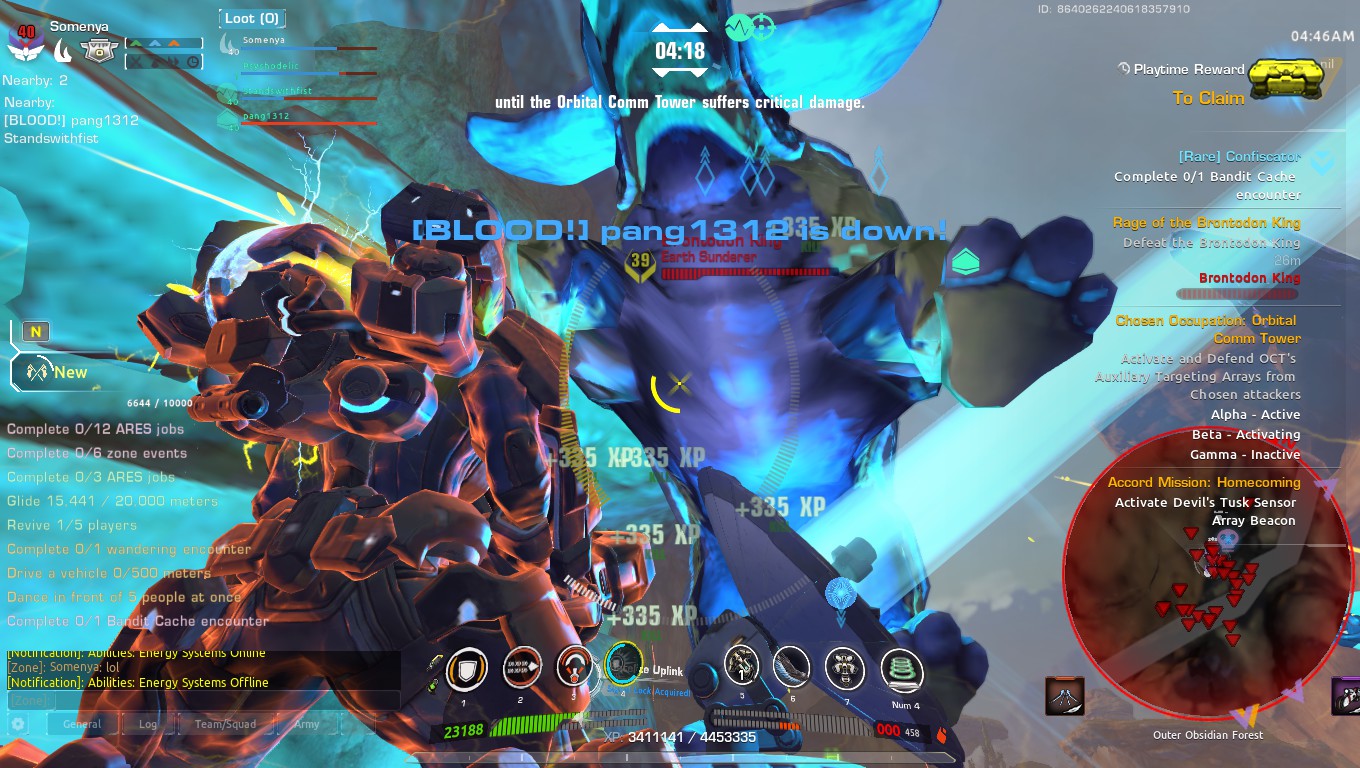Click the VIP badge beside Somenya's name
Screen dimensions: 1360x768
point(100,51)
